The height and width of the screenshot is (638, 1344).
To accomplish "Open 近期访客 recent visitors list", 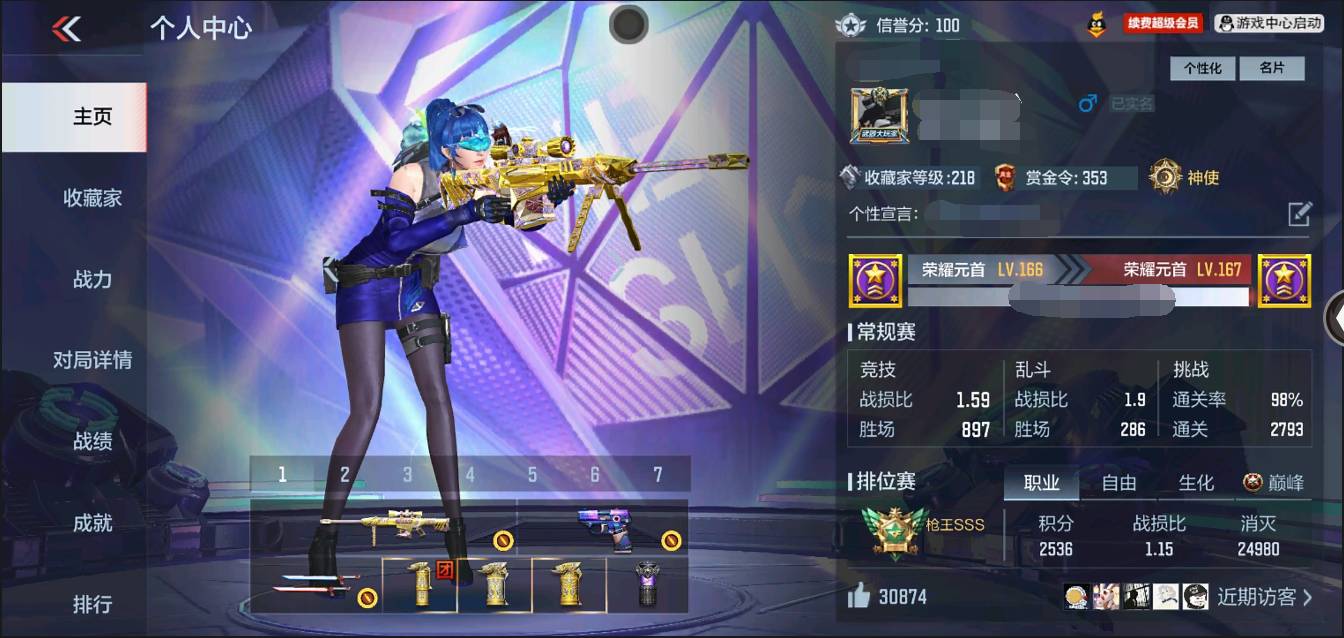I will pyautogui.click(x=1264, y=597).
